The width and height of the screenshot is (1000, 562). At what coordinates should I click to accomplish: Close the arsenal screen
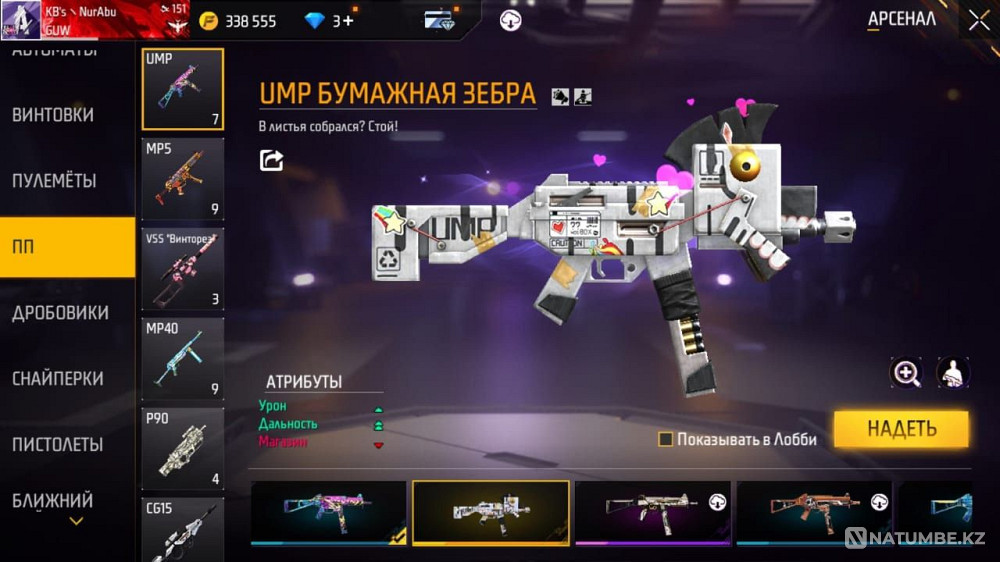tap(977, 20)
